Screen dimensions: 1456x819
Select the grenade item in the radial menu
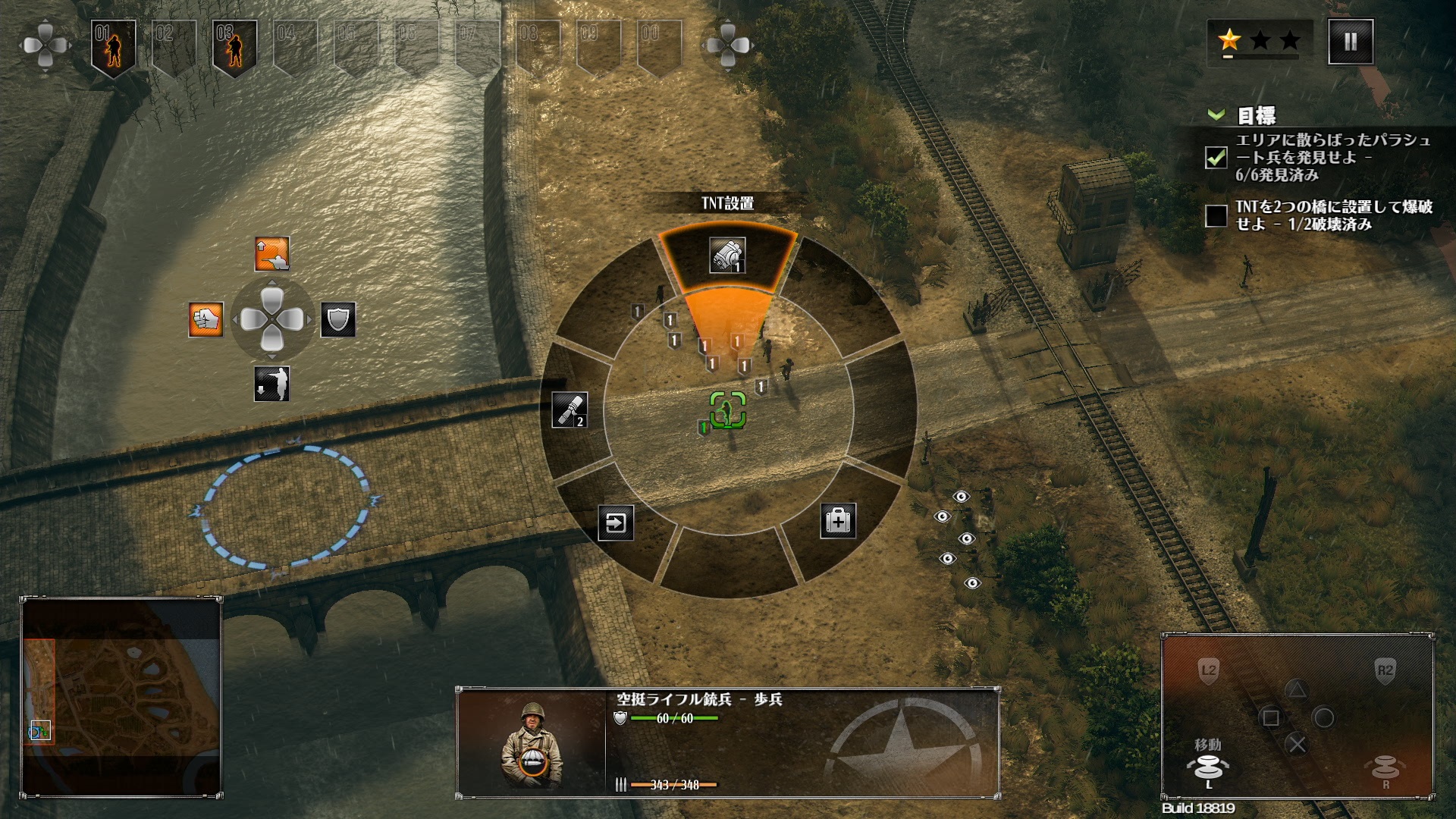point(570,410)
